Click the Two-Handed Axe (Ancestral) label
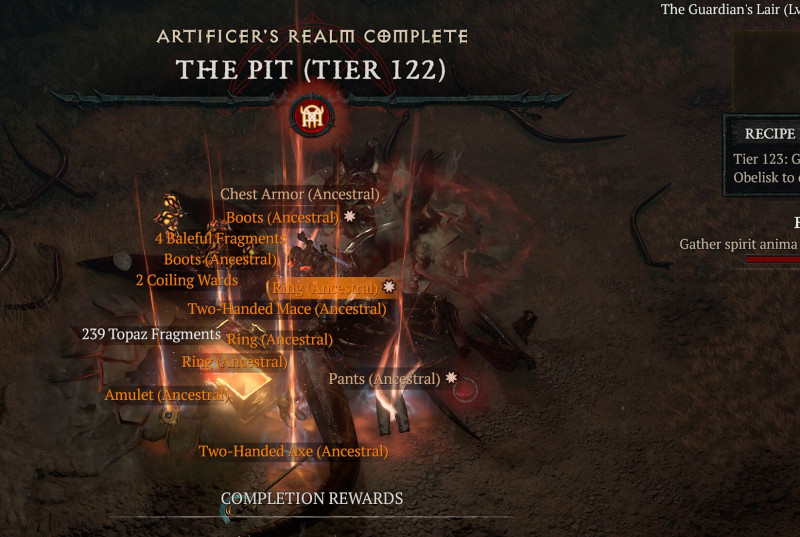Screen dimensions: 800x537 coord(293,452)
